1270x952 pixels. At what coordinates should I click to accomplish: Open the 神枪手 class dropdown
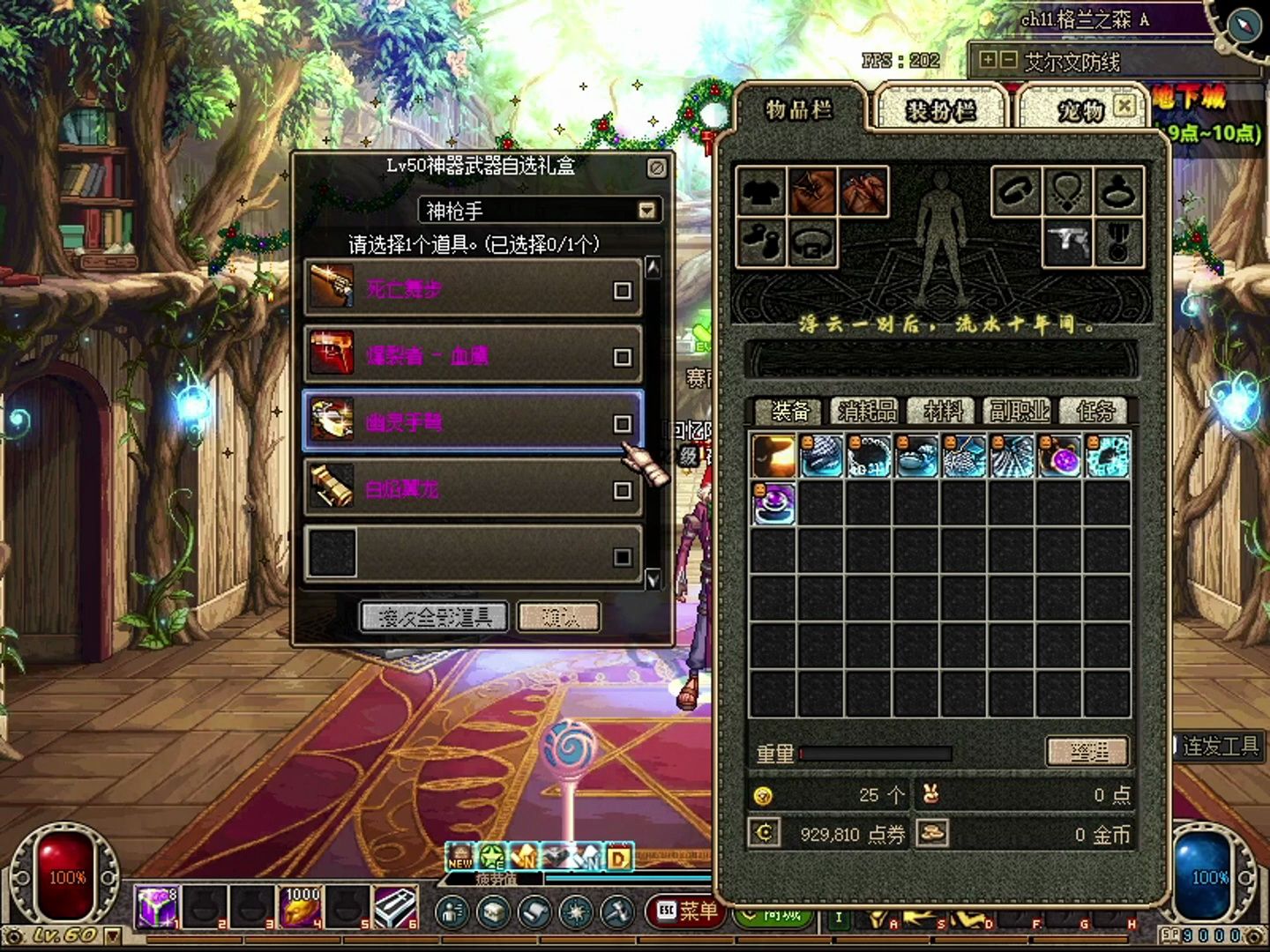(647, 211)
